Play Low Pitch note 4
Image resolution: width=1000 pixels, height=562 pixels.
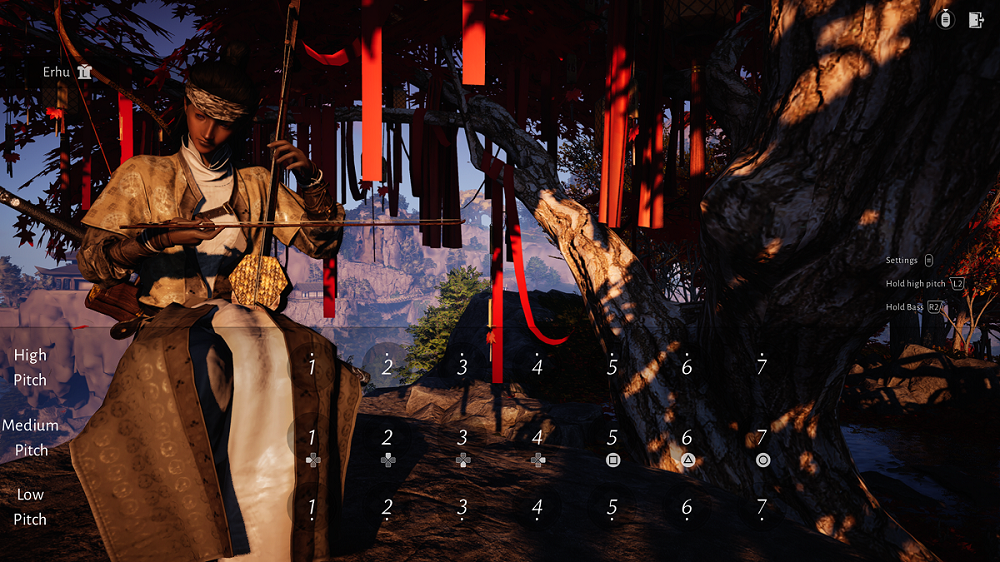pos(537,508)
